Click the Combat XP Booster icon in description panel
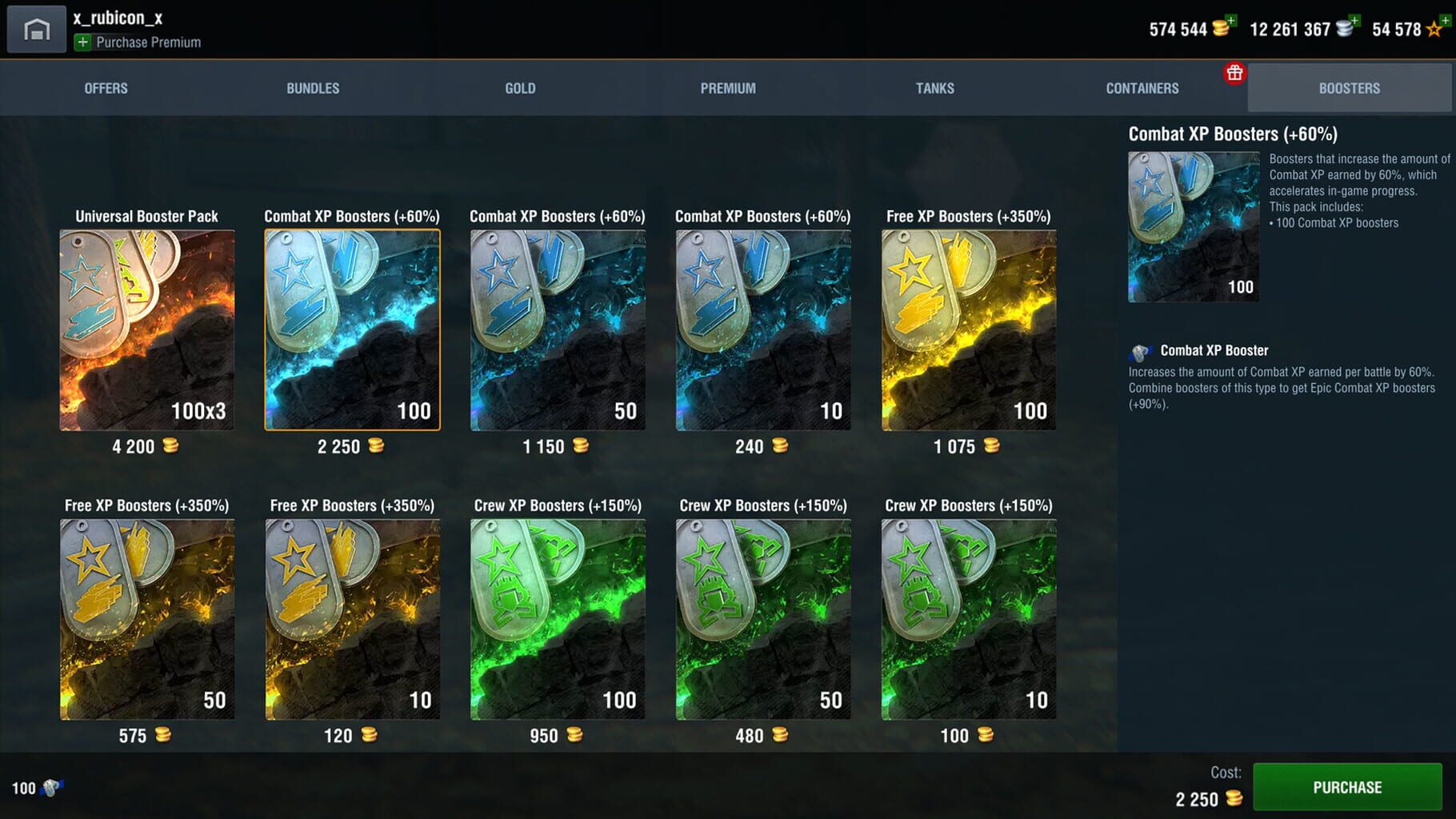This screenshot has width=1456, height=819. pyautogui.click(x=1142, y=350)
